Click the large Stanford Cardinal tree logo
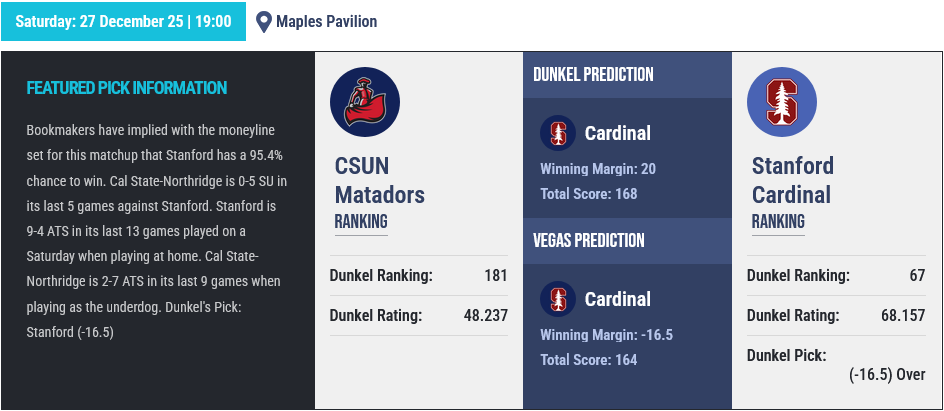The image size is (944, 411). click(x=782, y=103)
